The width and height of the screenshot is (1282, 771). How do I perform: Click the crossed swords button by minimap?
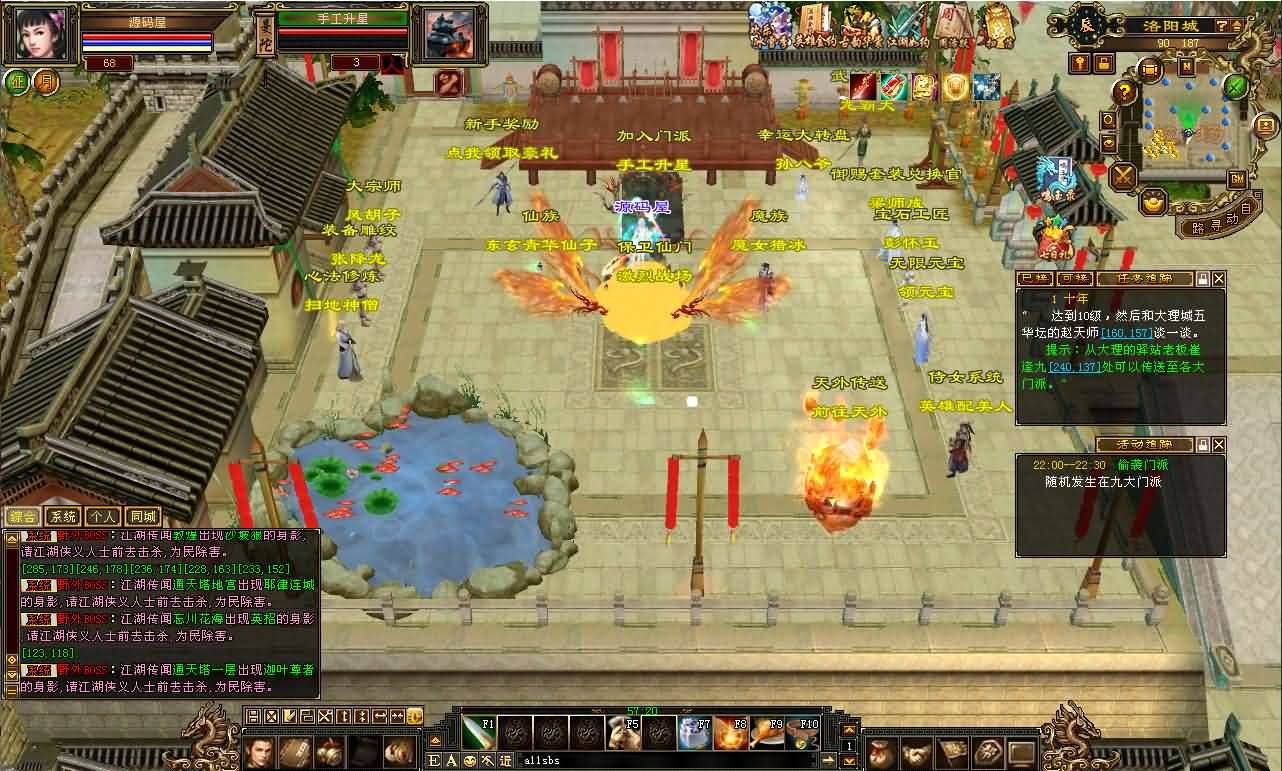[x=1124, y=177]
